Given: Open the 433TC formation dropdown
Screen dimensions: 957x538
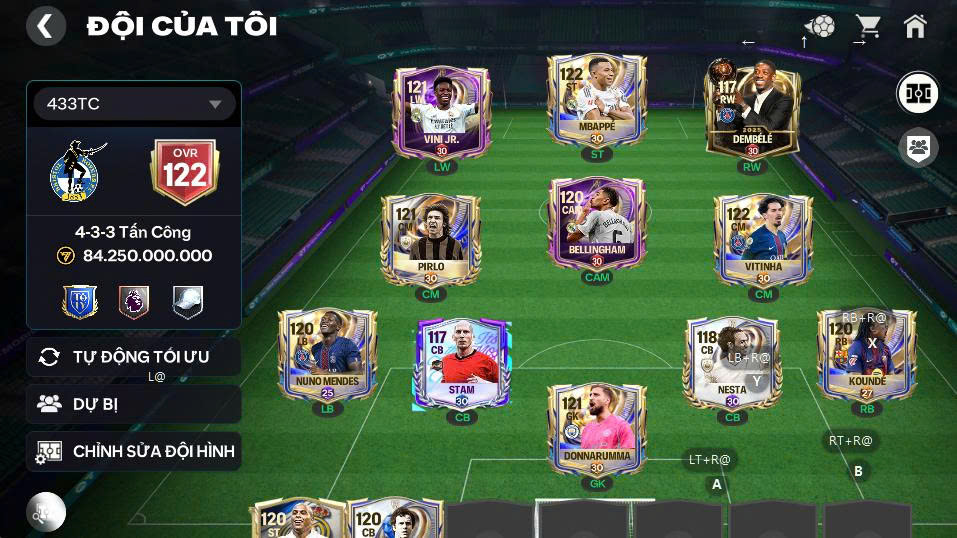Looking at the screenshot, I should pos(134,104).
